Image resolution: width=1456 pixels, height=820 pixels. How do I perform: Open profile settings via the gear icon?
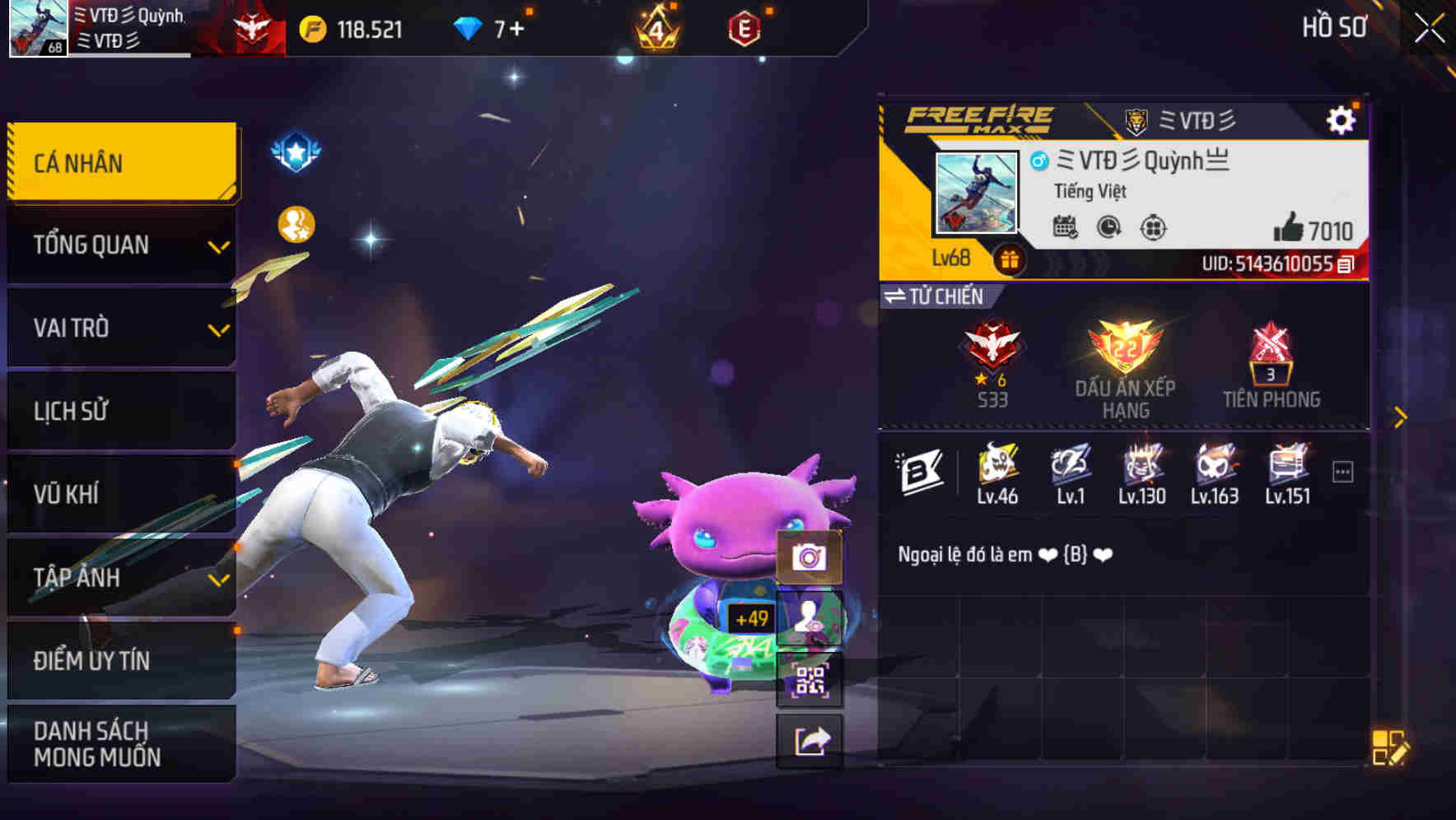tap(1343, 119)
